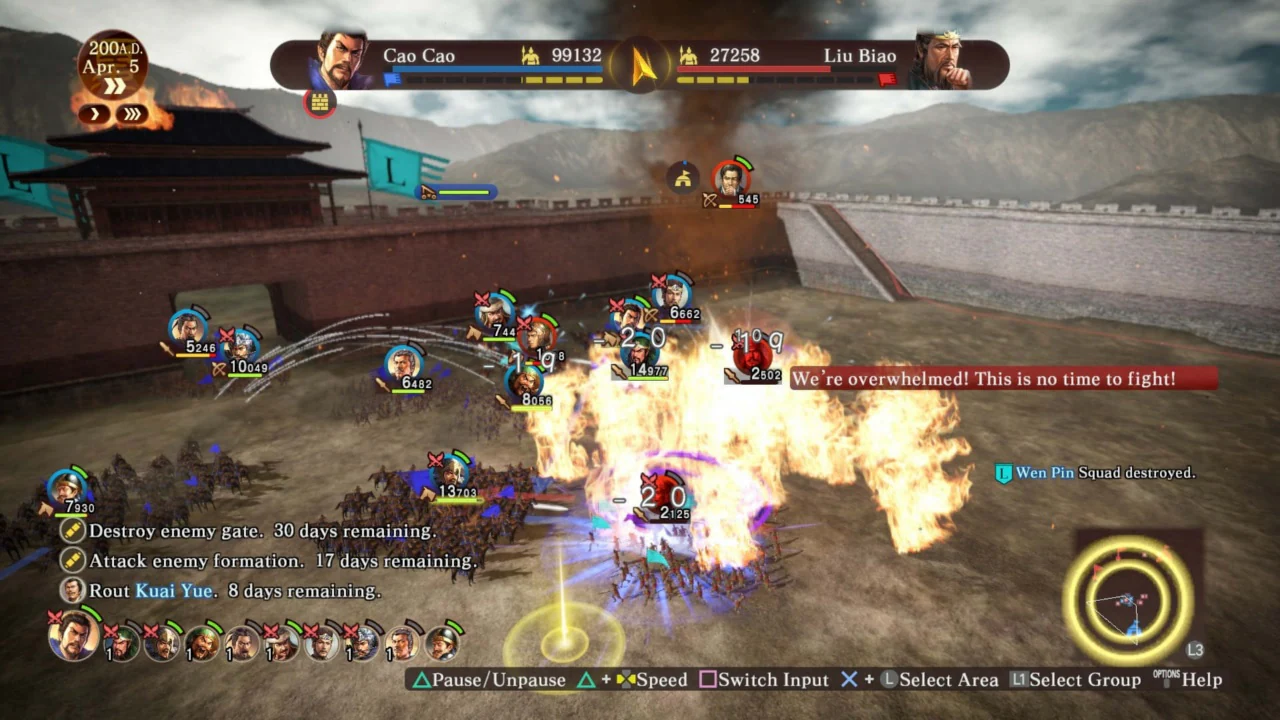Select Liu Biao's portrait in the top bar
The width and height of the screenshot is (1280, 720).
tap(945, 55)
